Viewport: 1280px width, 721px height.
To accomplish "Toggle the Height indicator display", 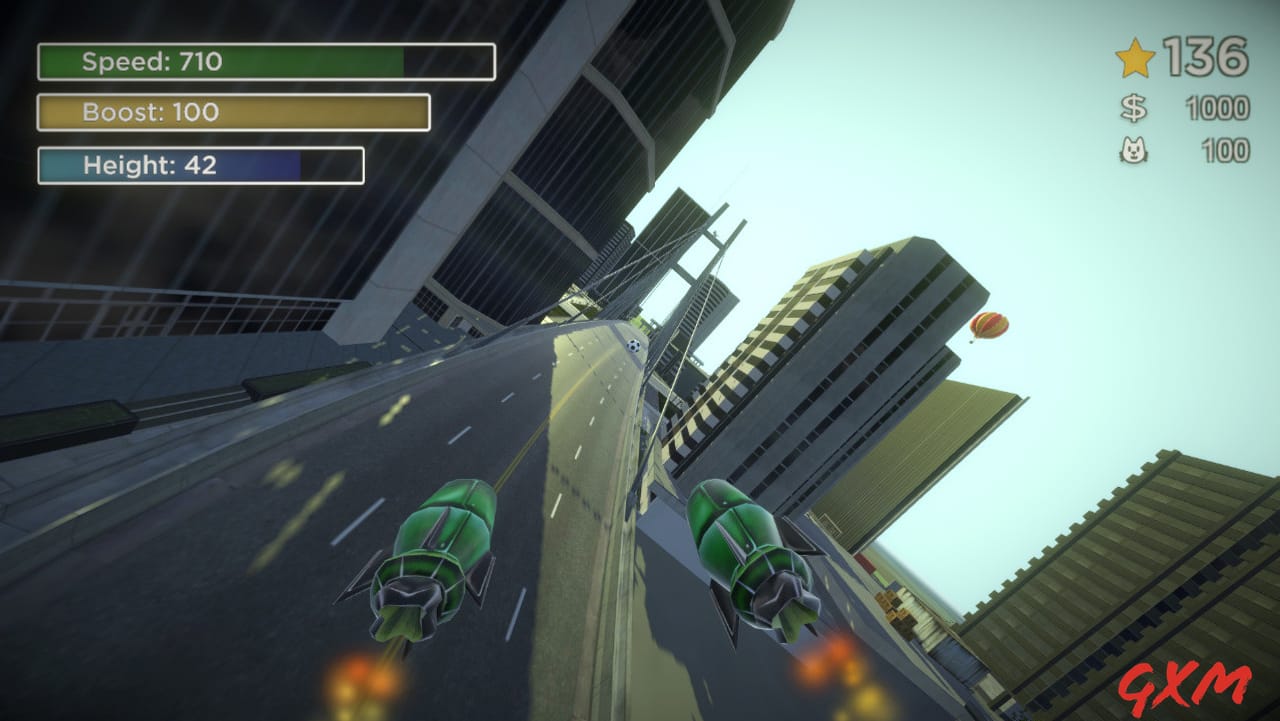I will pos(198,164).
